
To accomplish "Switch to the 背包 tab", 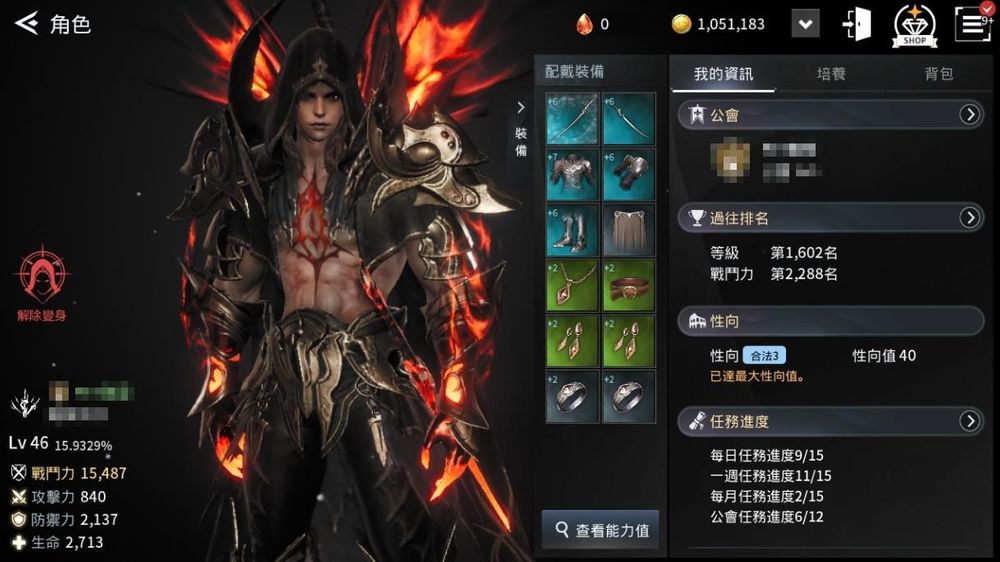I will (x=939, y=74).
